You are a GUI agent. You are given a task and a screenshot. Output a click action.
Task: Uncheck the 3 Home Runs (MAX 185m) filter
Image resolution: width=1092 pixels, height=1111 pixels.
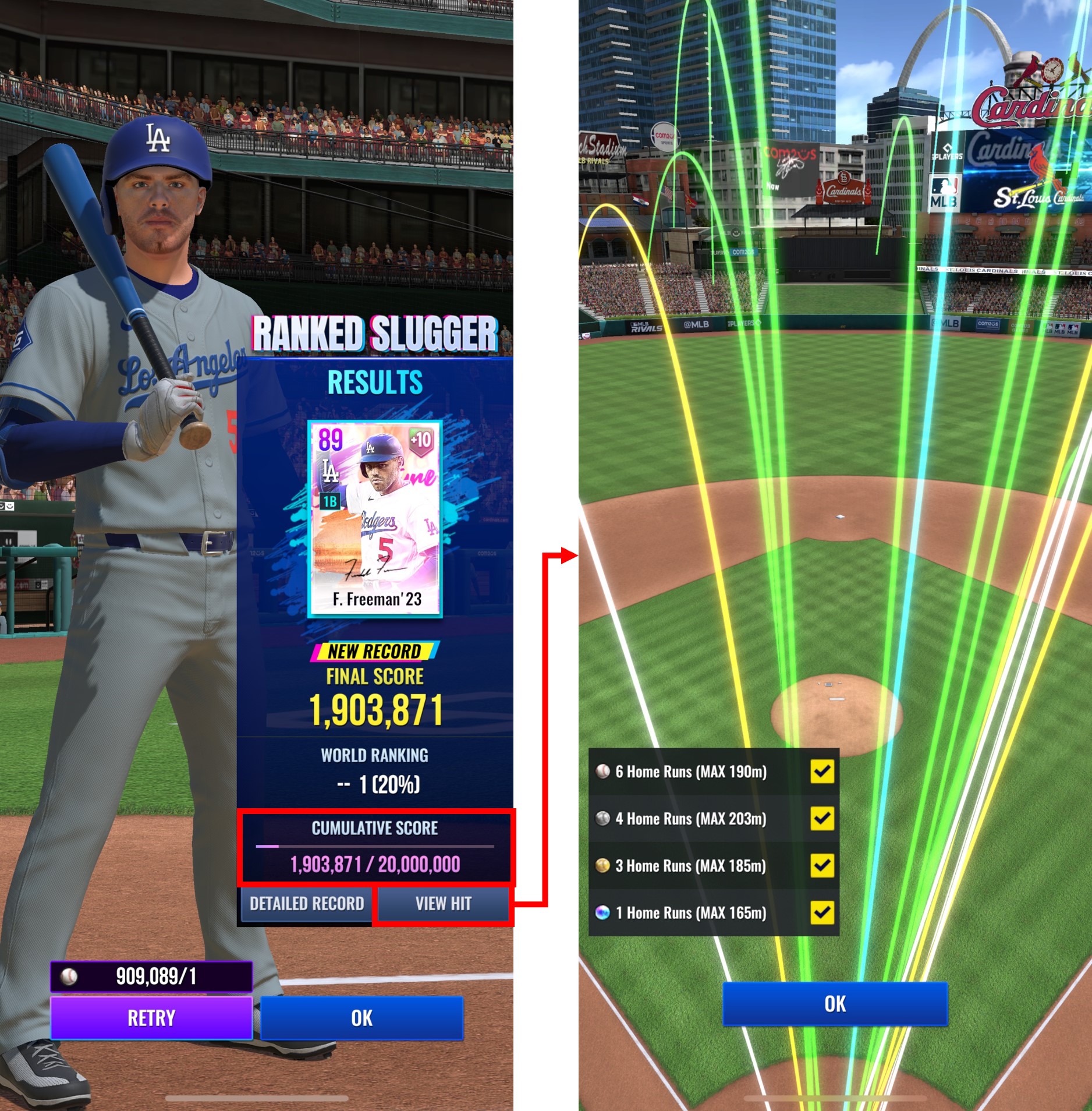[822, 866]
